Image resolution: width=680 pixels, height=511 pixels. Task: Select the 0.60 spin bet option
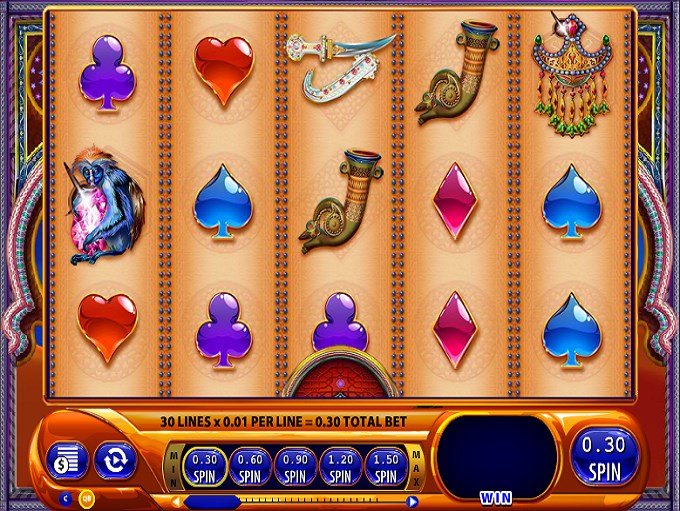click(x=250, y=465)
